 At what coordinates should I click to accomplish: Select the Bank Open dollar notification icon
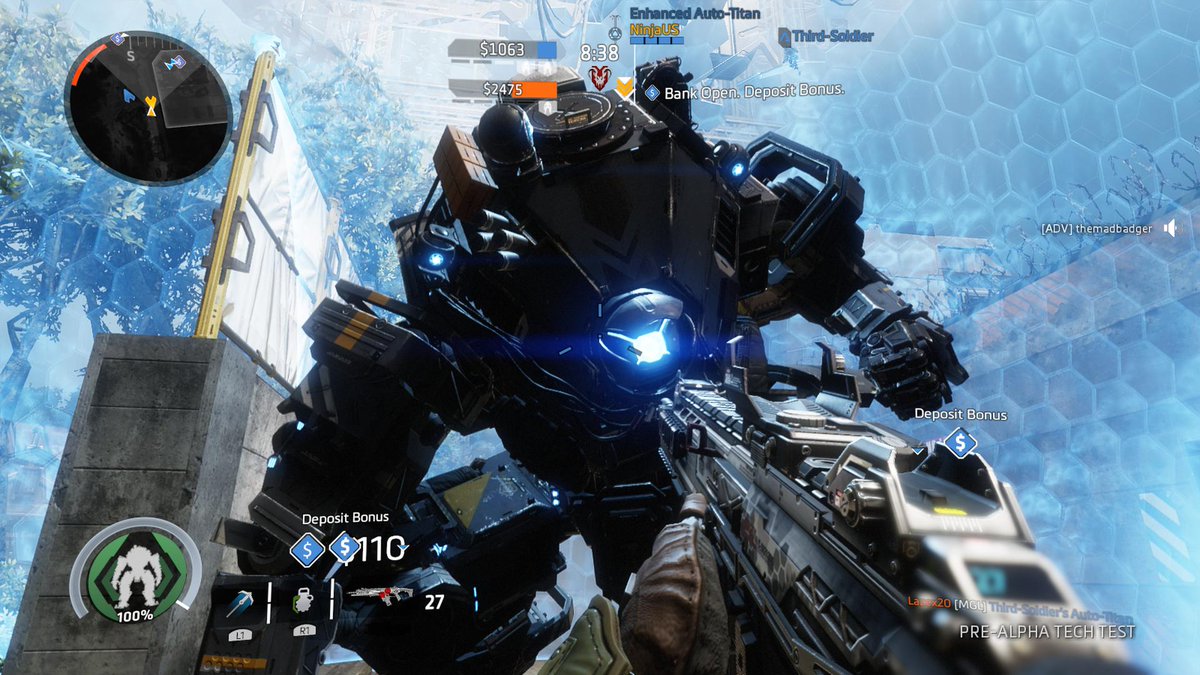[652, 92]
